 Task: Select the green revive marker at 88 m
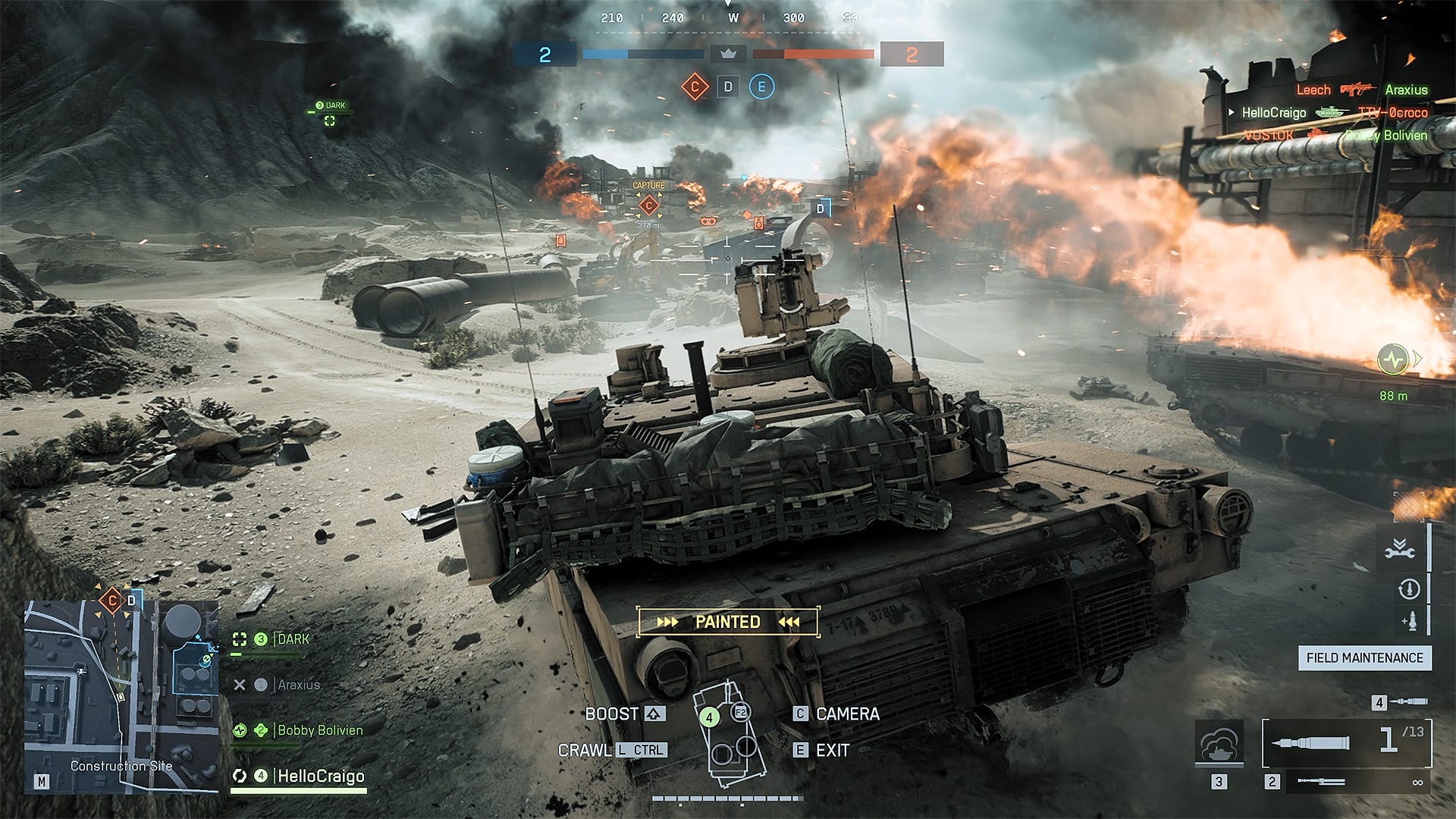pos(1393,359)
